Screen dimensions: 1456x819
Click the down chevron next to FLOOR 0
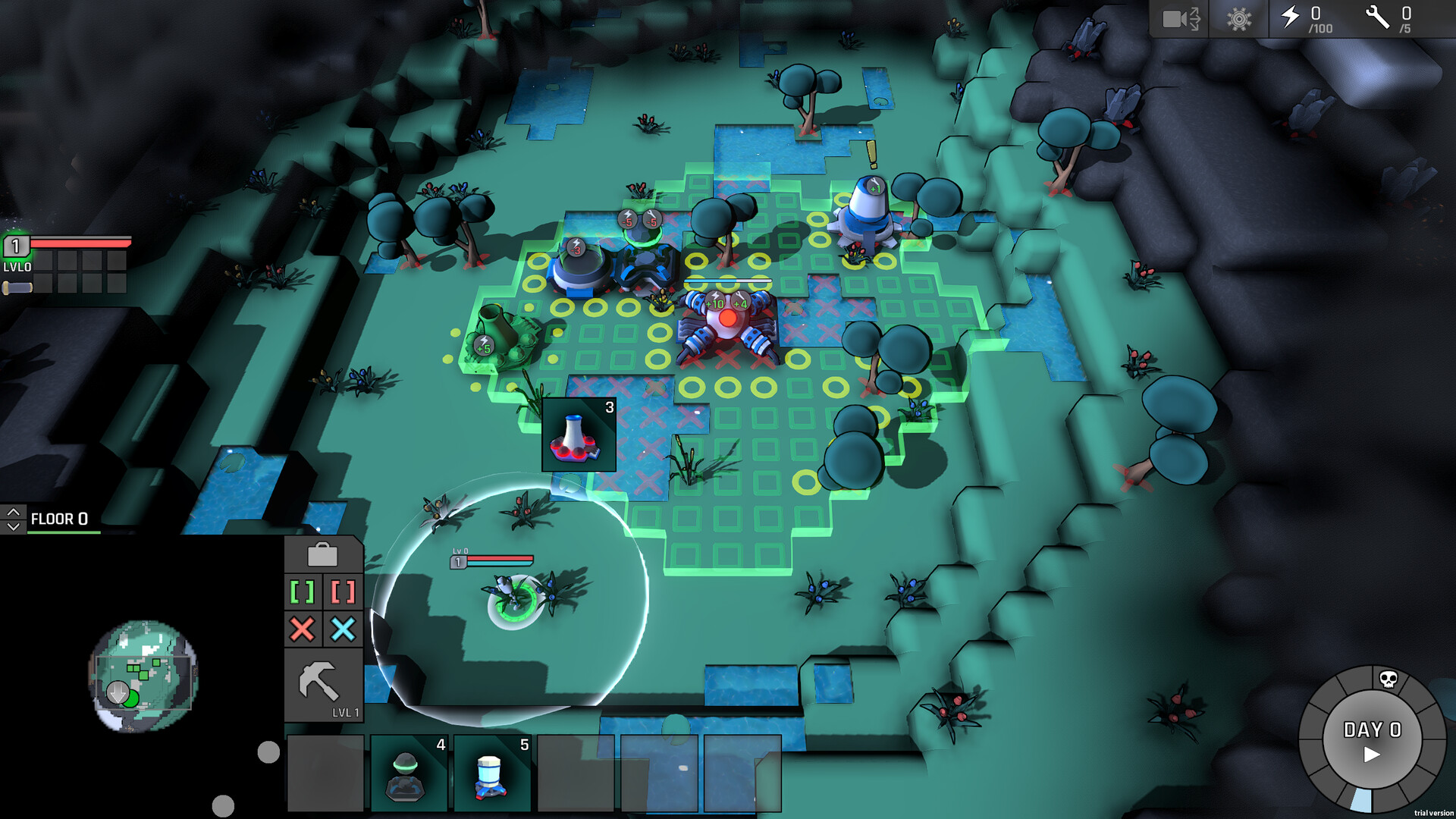(12, 526)
